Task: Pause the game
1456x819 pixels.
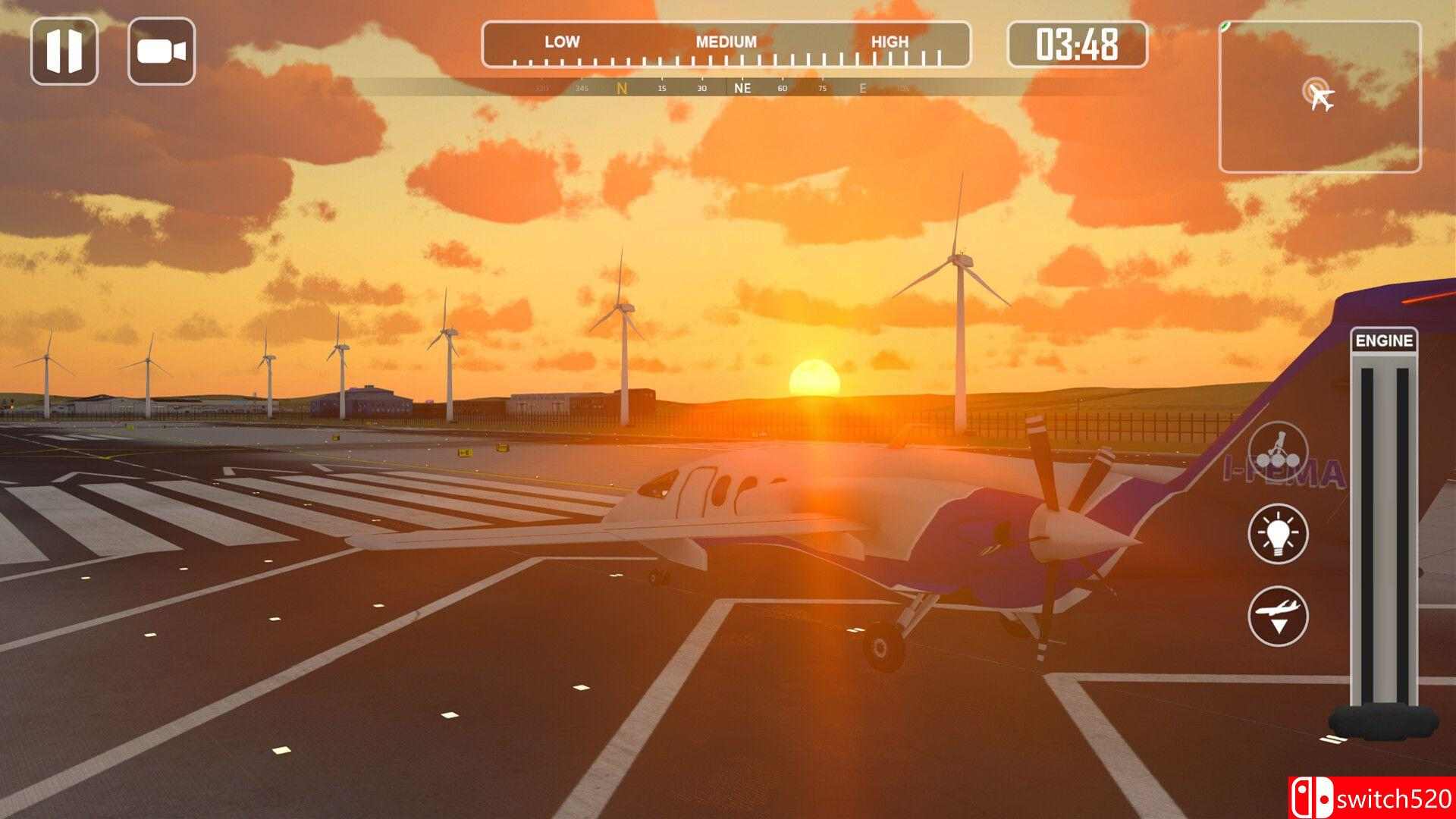Action: (67, 50)
